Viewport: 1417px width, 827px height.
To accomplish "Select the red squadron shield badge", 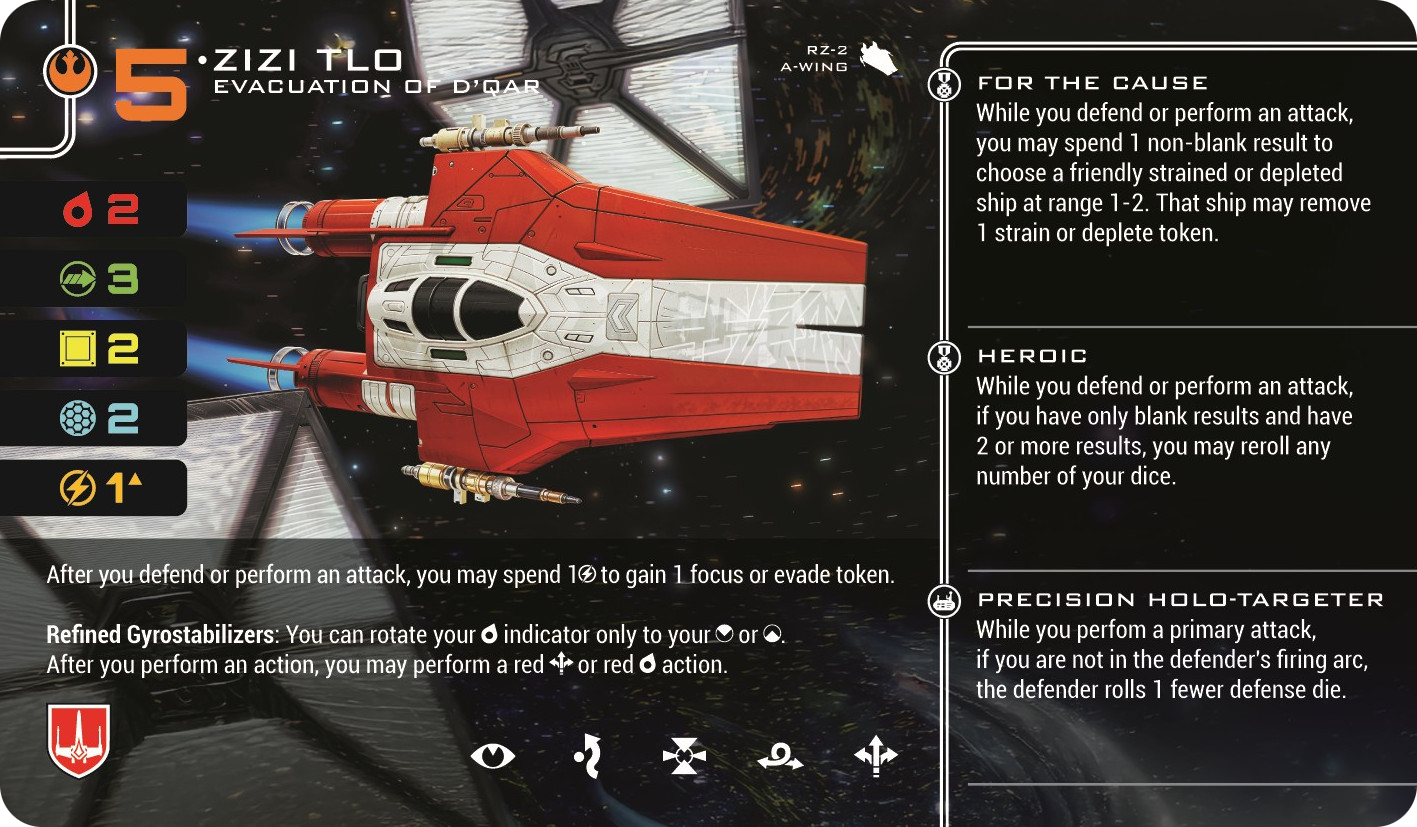I will [78, 741].
